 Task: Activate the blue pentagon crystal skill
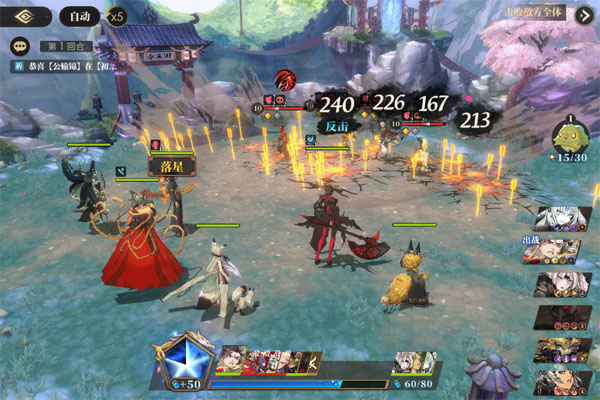point(184,356)
